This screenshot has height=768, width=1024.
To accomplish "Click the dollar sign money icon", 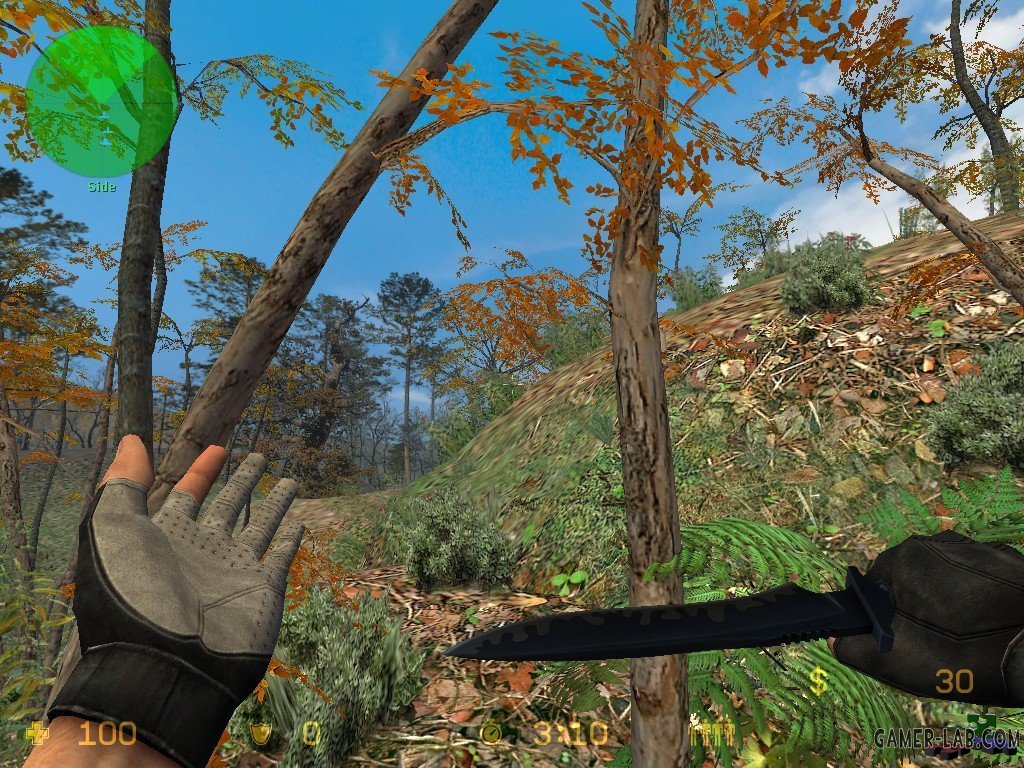I will click(818, 682).
